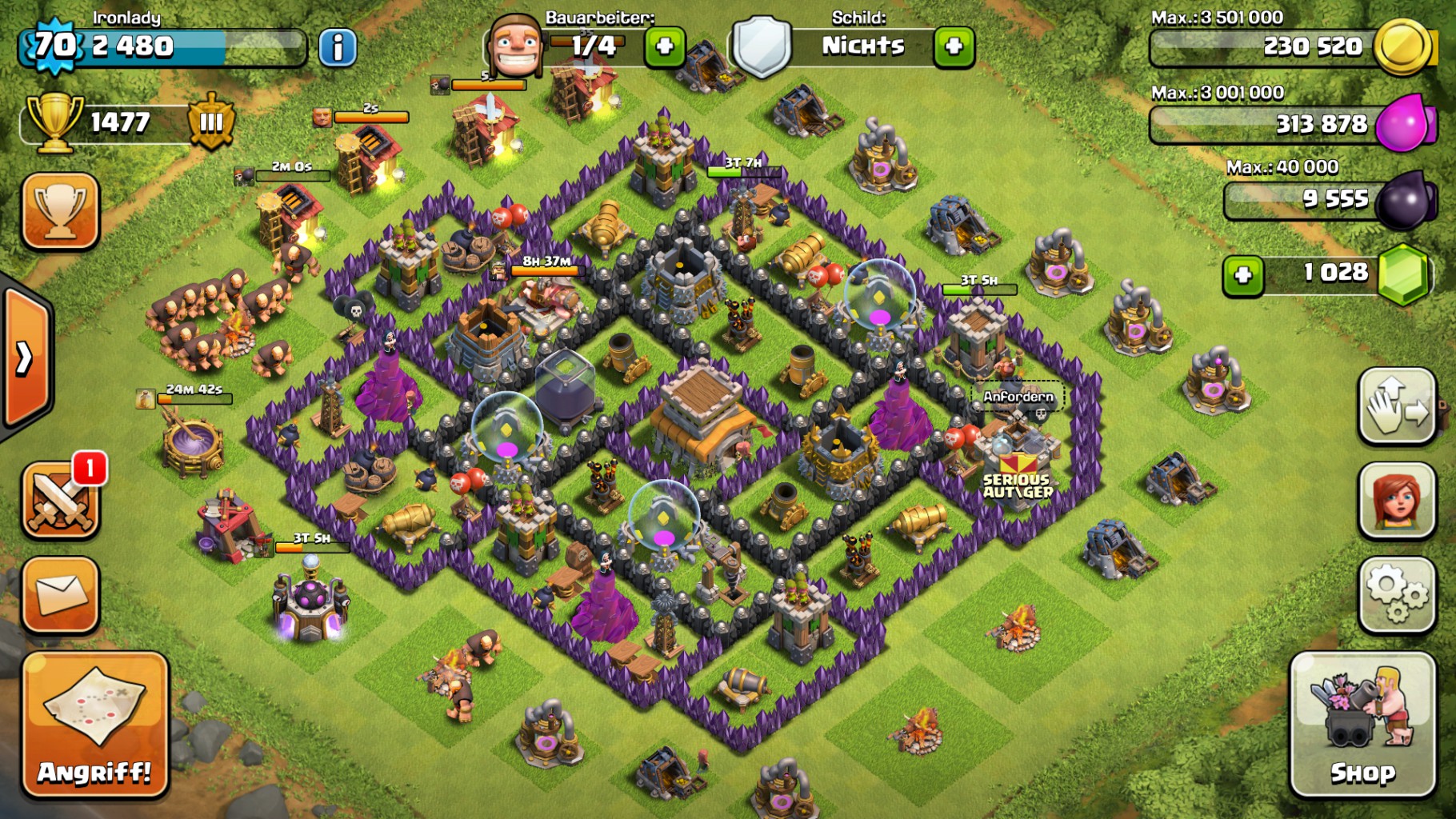Open the Shop
The height and width of the screenshot is (819, 1456).
tap(1362, 725)
